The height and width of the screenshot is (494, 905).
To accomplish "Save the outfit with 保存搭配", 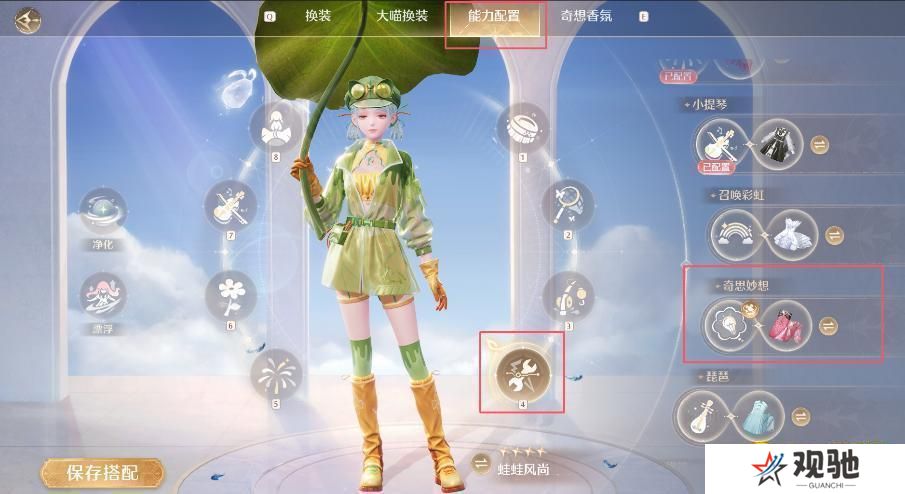I will (x=102, y=472).
